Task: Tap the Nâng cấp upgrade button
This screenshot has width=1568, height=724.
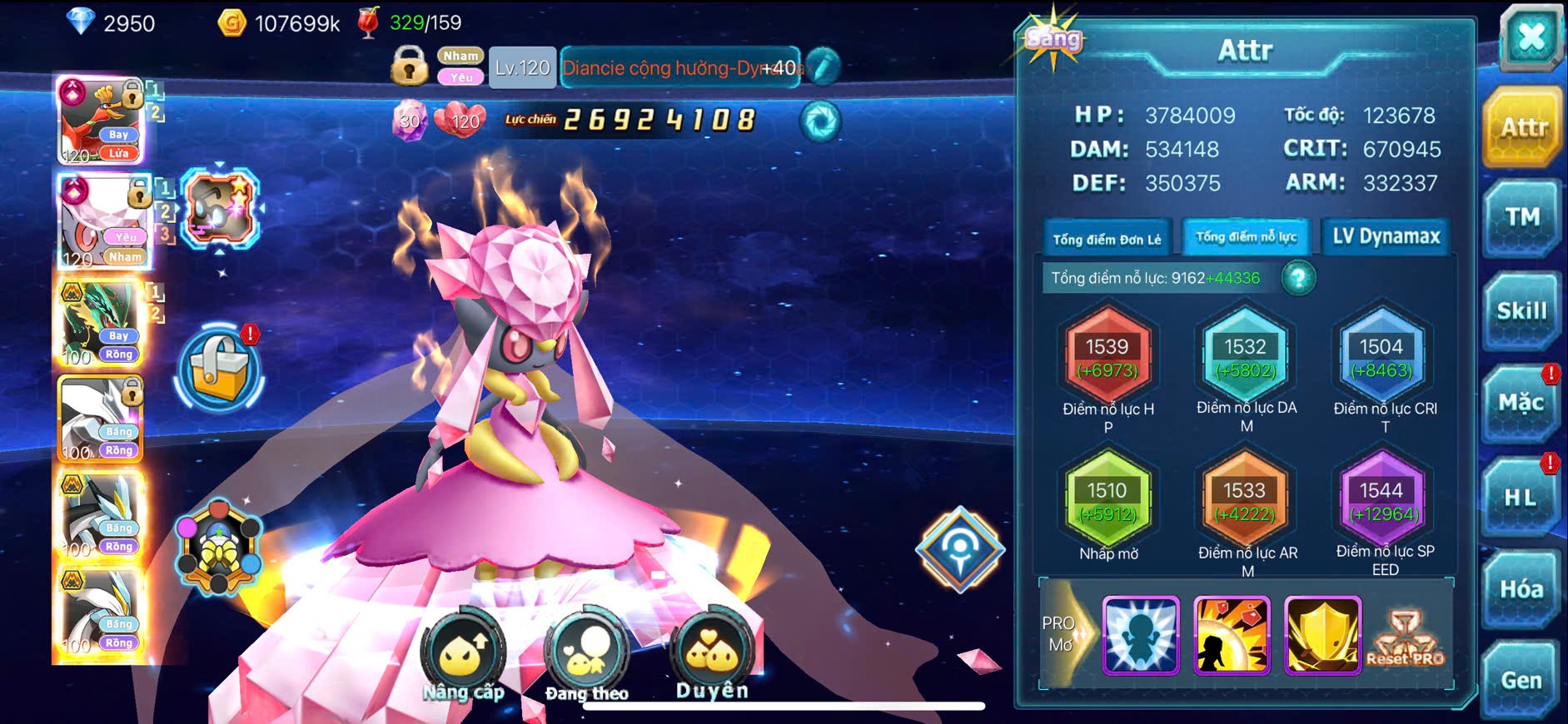Action: click(x=463, y=656)
